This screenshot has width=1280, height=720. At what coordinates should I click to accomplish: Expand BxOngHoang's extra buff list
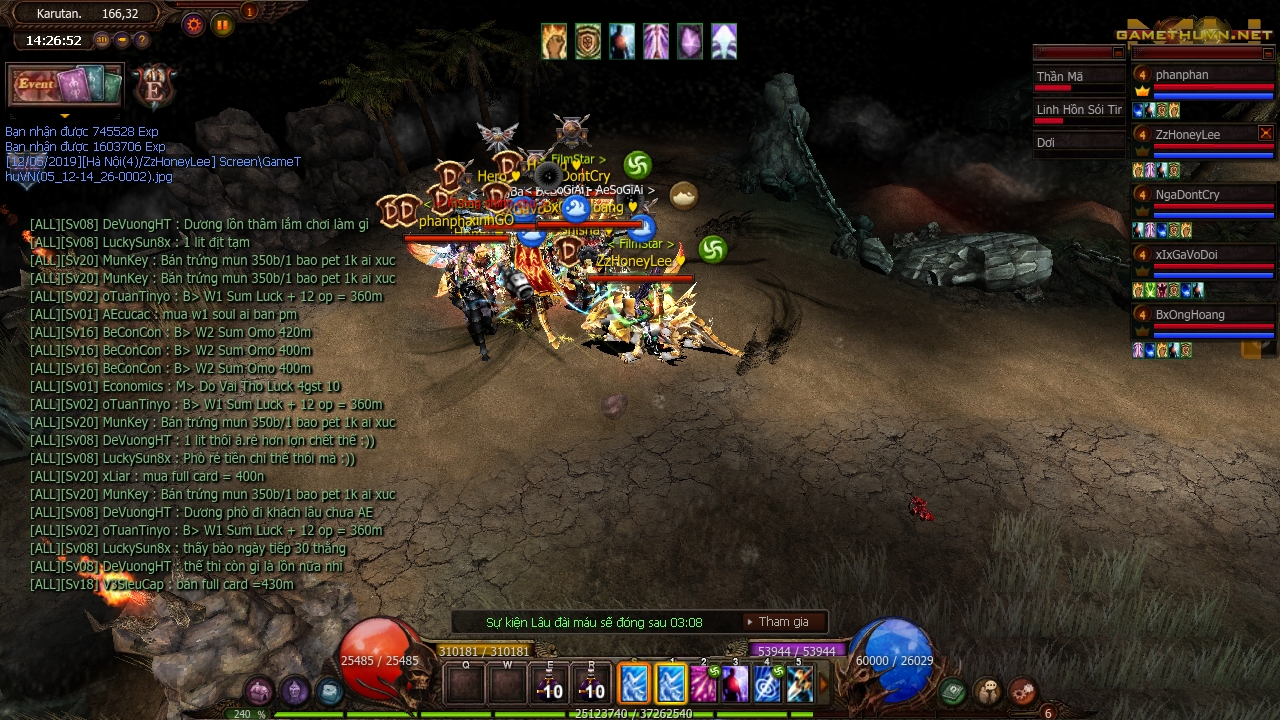[x=1250, y=350]
